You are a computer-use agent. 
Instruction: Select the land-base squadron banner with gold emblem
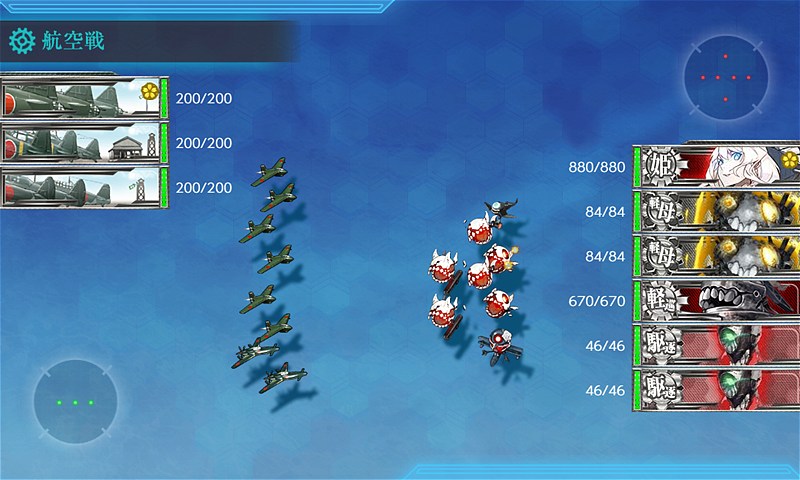pyautogui.click(x=82, y=98)
